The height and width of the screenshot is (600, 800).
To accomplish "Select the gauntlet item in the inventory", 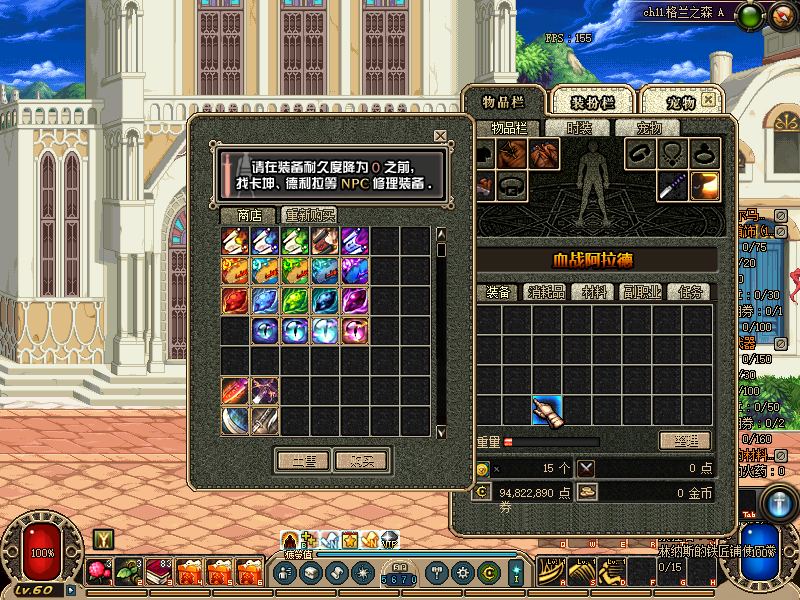I will pos(547,410).
